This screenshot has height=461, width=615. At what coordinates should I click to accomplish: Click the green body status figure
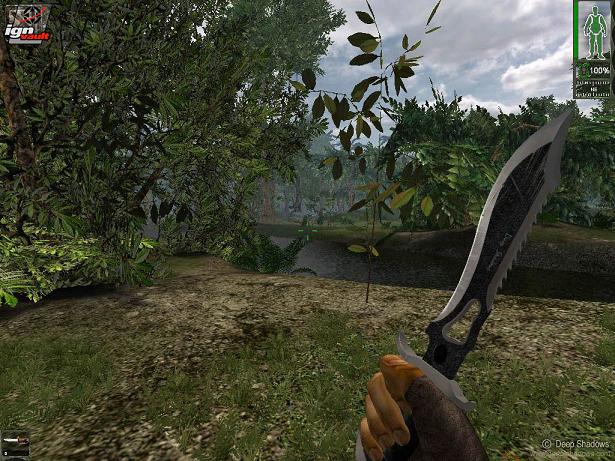(592, 35)
